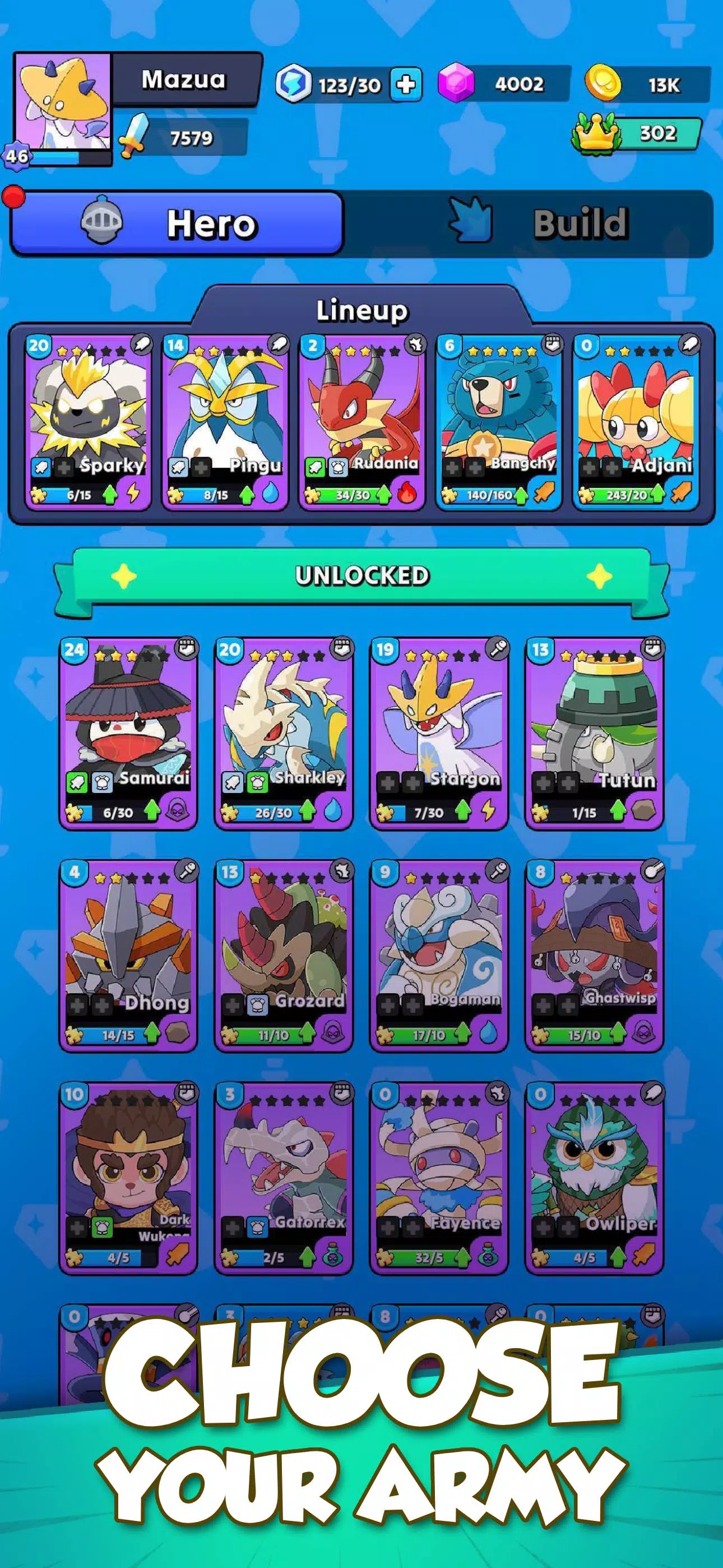Click the 26/30 progress bar on Sharkley

(x=275, y=813)
